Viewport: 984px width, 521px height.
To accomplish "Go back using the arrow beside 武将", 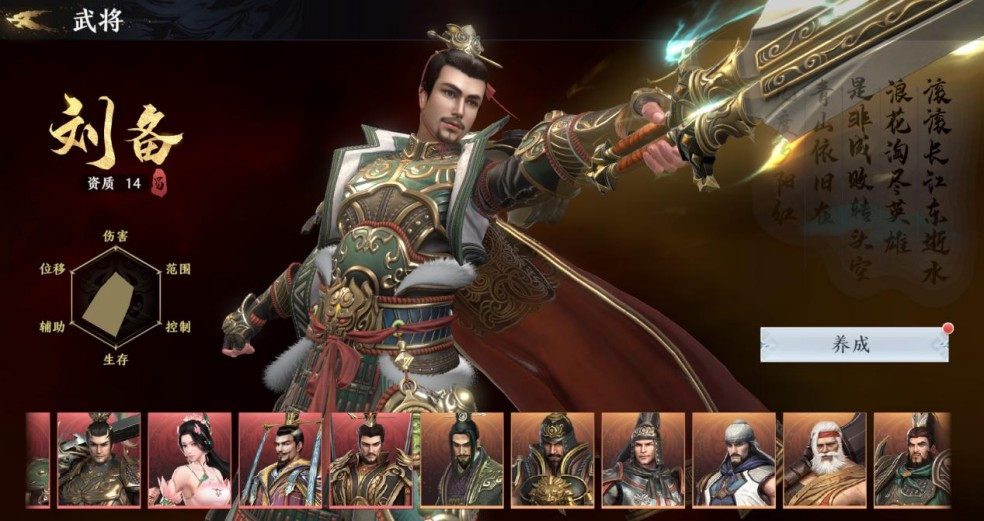I will tap(29, 20).
